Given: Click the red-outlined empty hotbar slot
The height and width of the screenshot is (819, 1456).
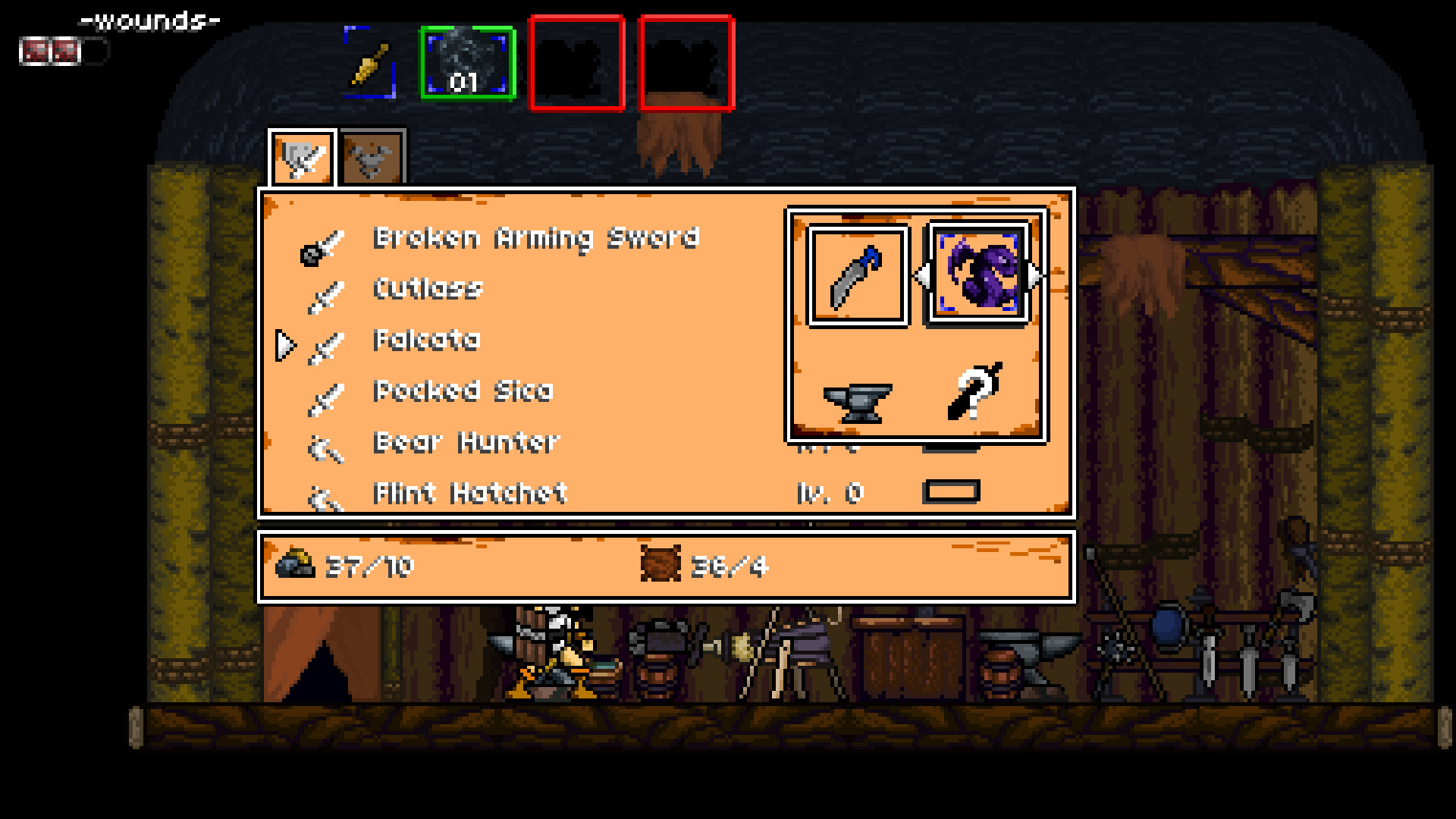Looking at the screenshot, I should click(578, 62).
